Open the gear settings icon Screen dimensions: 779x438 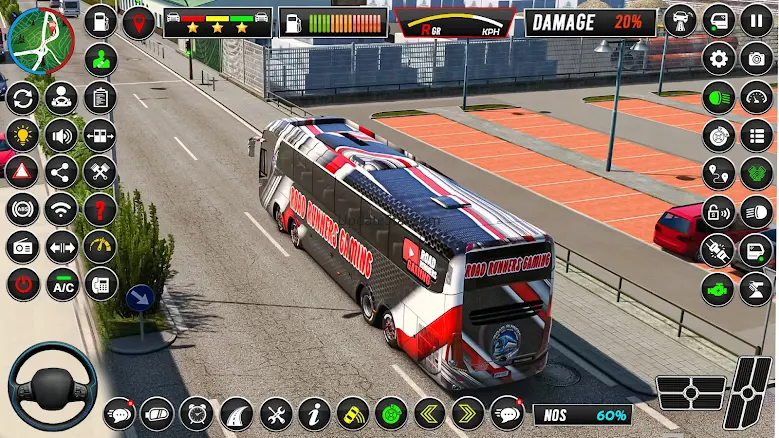pyautogui.click(x=718, y=59)
